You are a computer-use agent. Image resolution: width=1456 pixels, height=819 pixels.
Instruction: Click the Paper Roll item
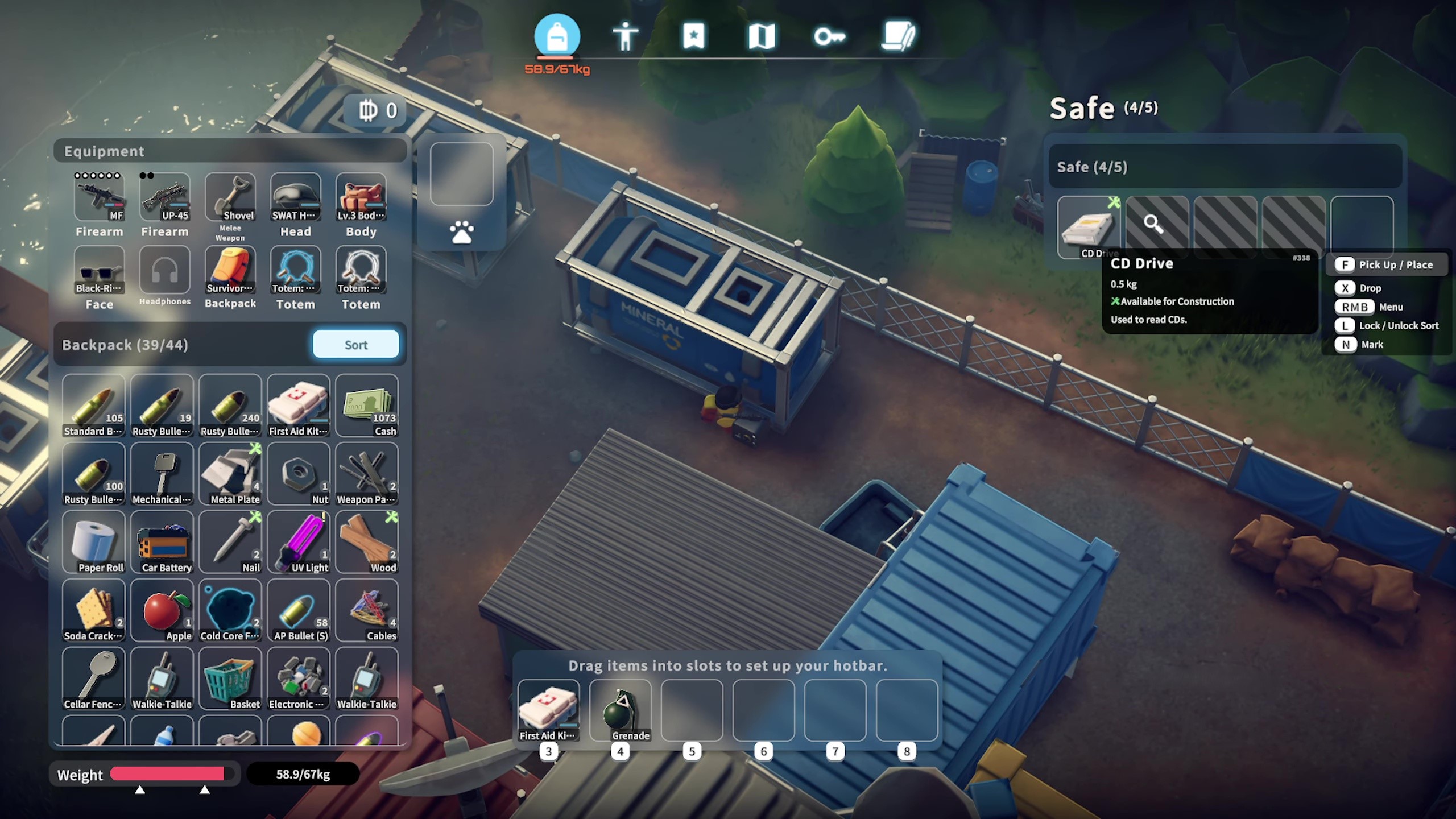[x=94, y=542]
